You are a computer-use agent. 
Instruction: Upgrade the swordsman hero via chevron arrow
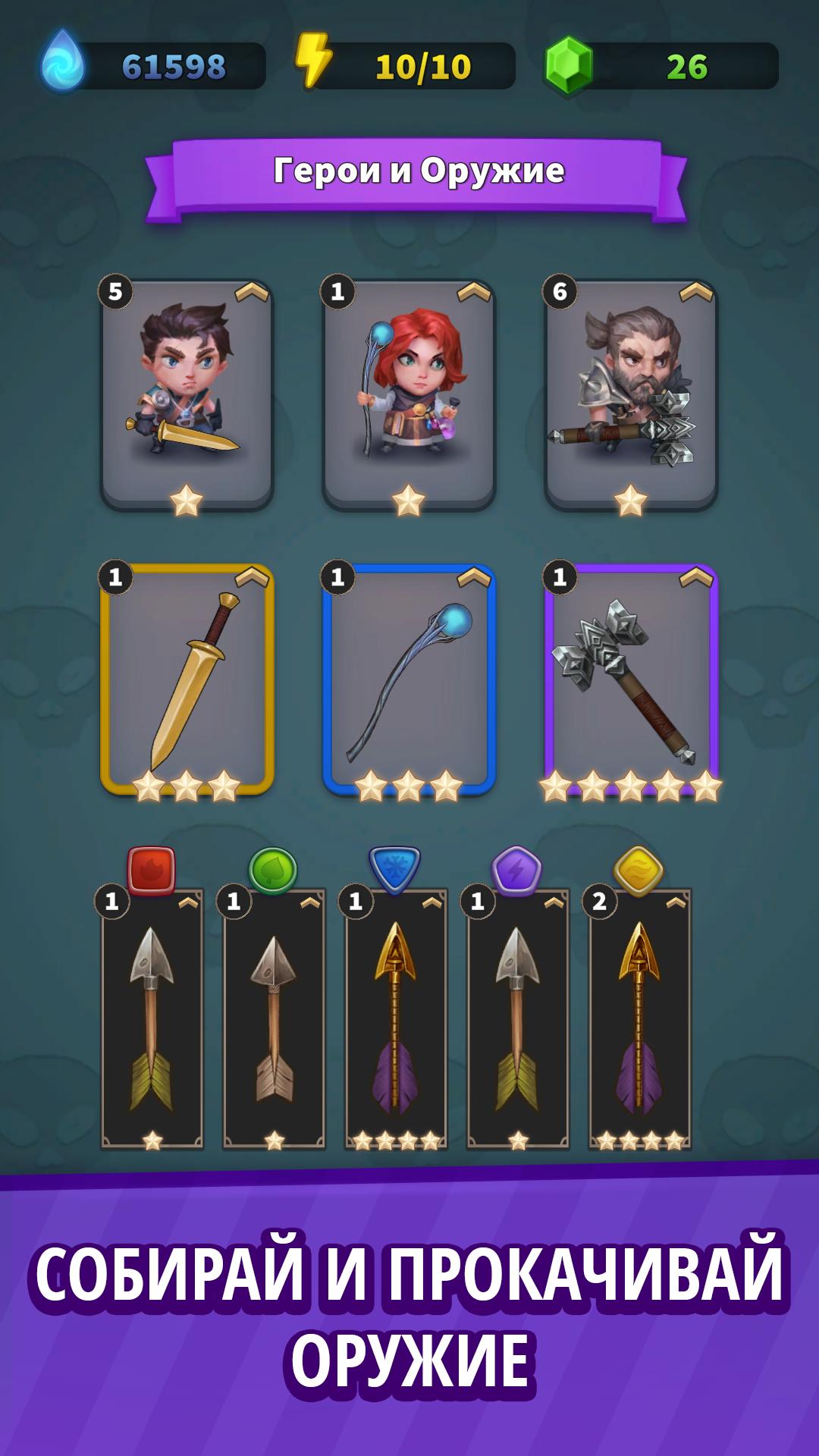pyautogui.click(x=252, y=293)
